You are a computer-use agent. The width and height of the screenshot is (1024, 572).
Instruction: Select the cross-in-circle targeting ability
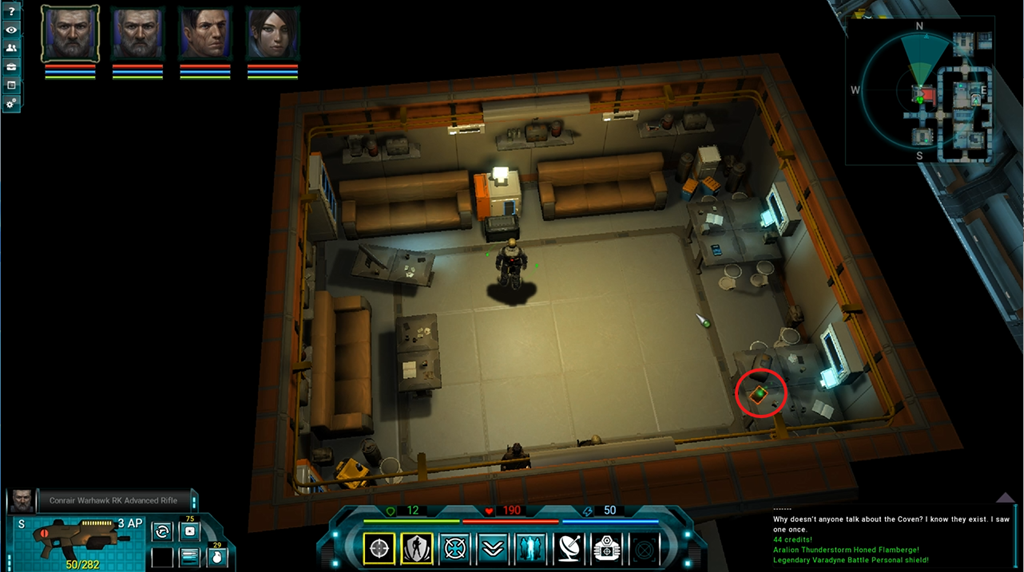(455, 548)
